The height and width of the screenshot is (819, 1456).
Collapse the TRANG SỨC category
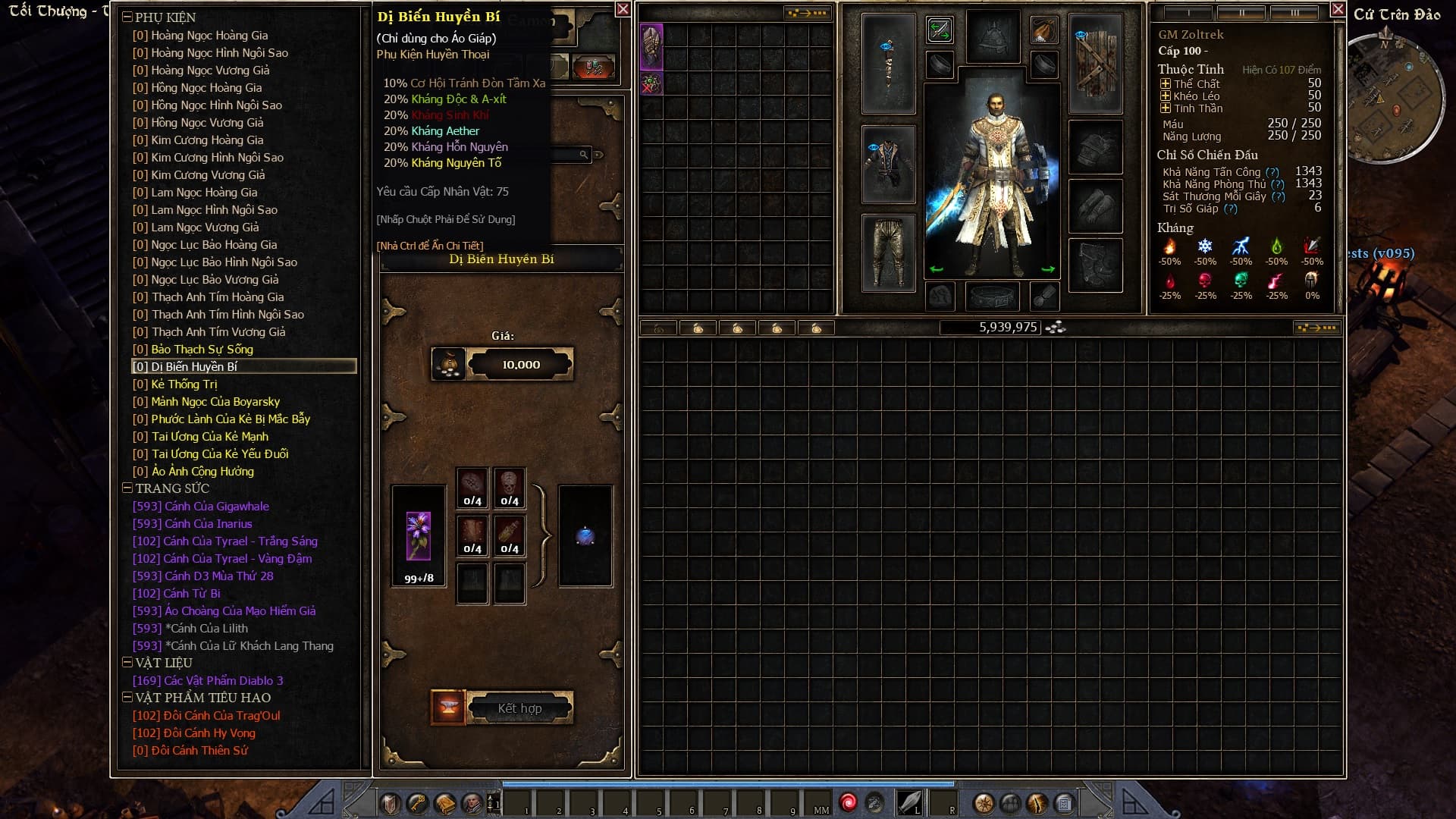[x=127, y=488]
